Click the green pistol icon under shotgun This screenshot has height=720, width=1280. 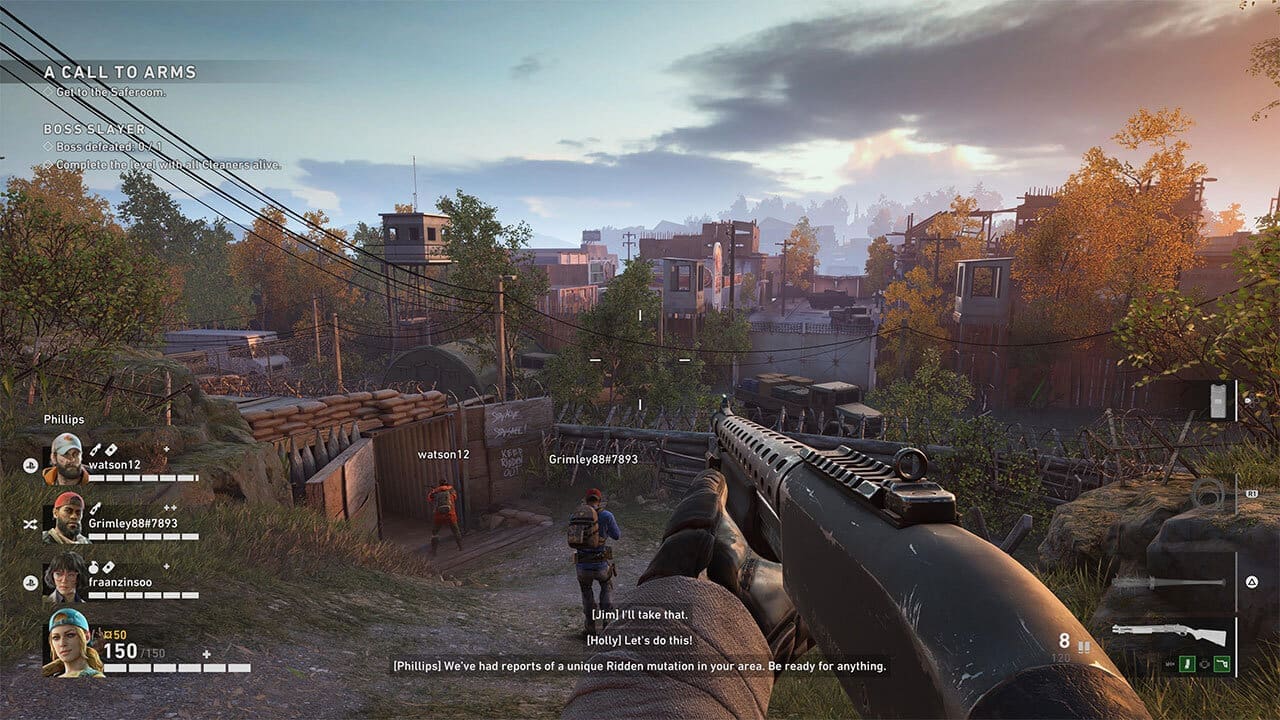tap(1221, 664)
